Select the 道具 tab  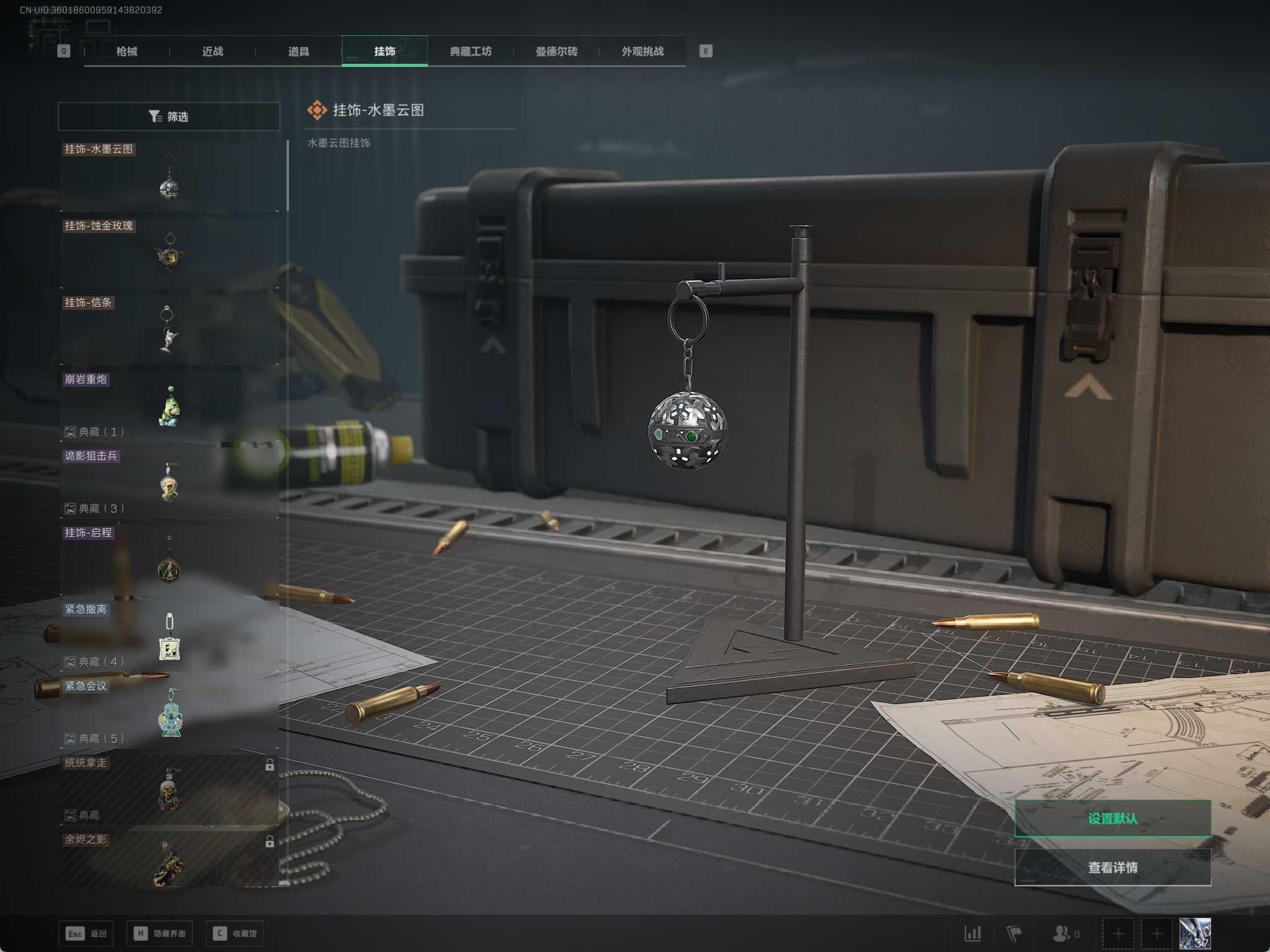[x=298, y=51]
